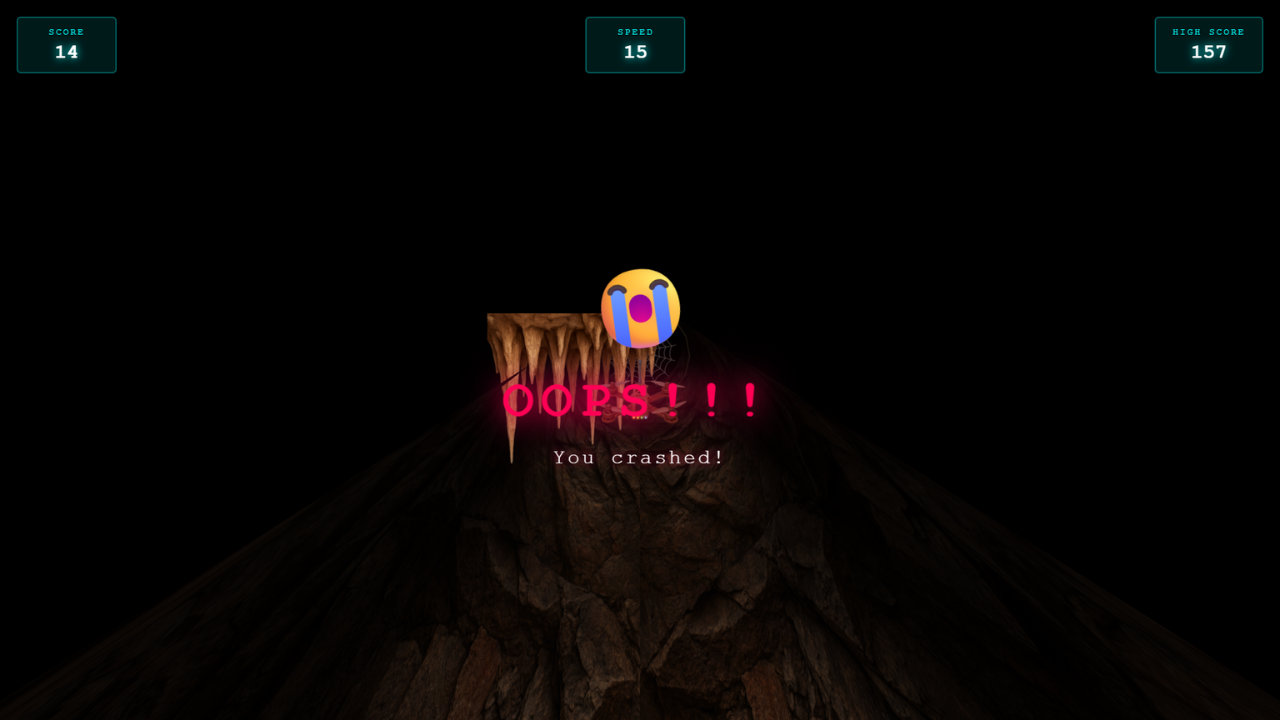1280x720 pixels.
Task: Expand the SCORE box details
Action: pyautogui.click(x=66, y=44)
